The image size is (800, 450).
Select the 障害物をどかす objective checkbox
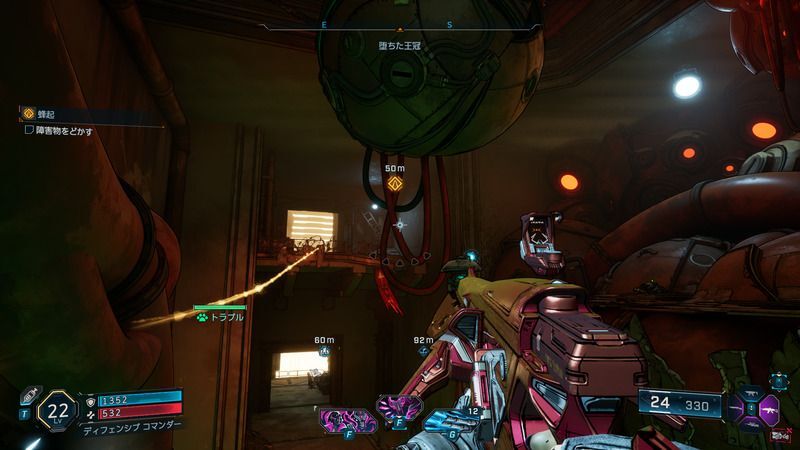(x=29, y=130)
